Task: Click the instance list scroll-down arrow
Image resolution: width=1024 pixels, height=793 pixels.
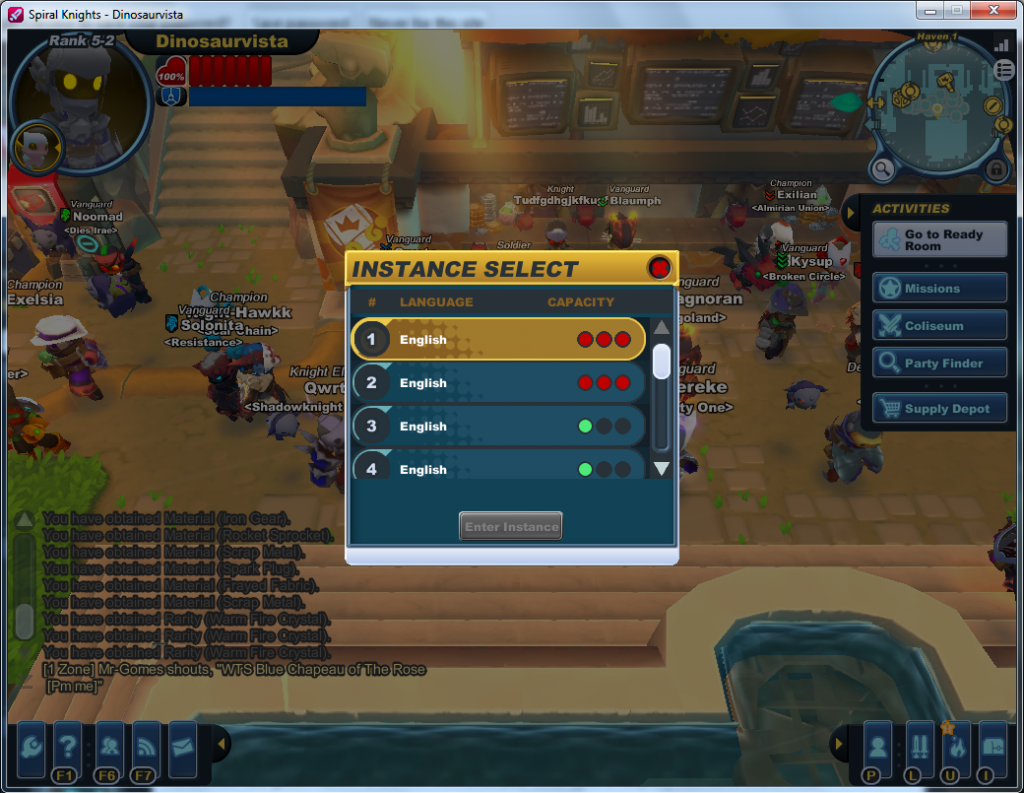Action: point(661,468)
